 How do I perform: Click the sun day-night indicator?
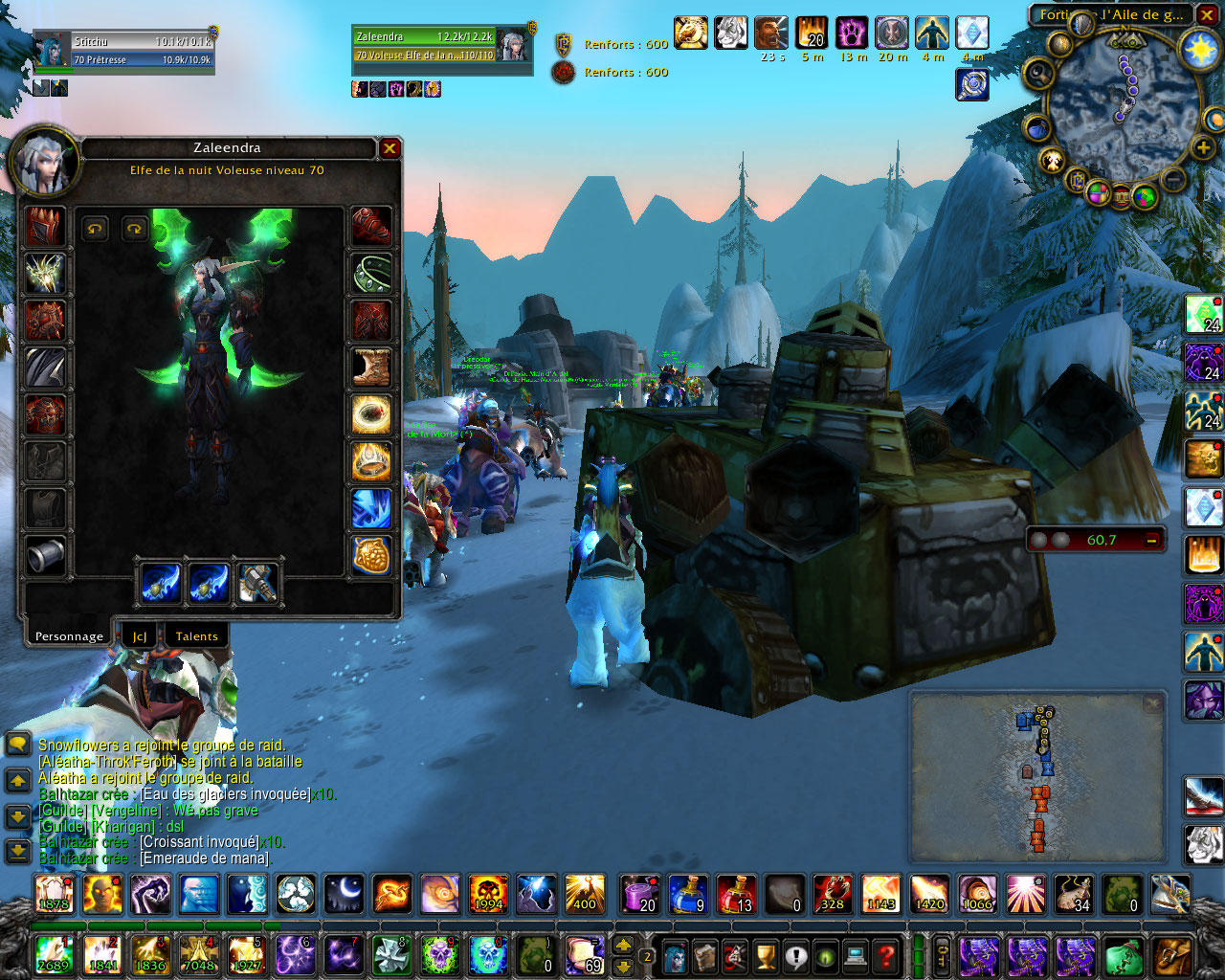[1198, 49]
